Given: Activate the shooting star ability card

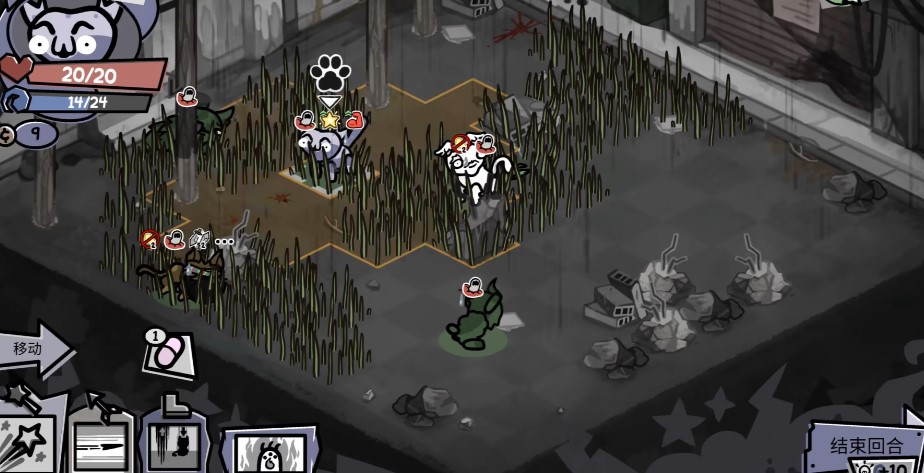Looking at the screenshot, I should click(26, 438).
